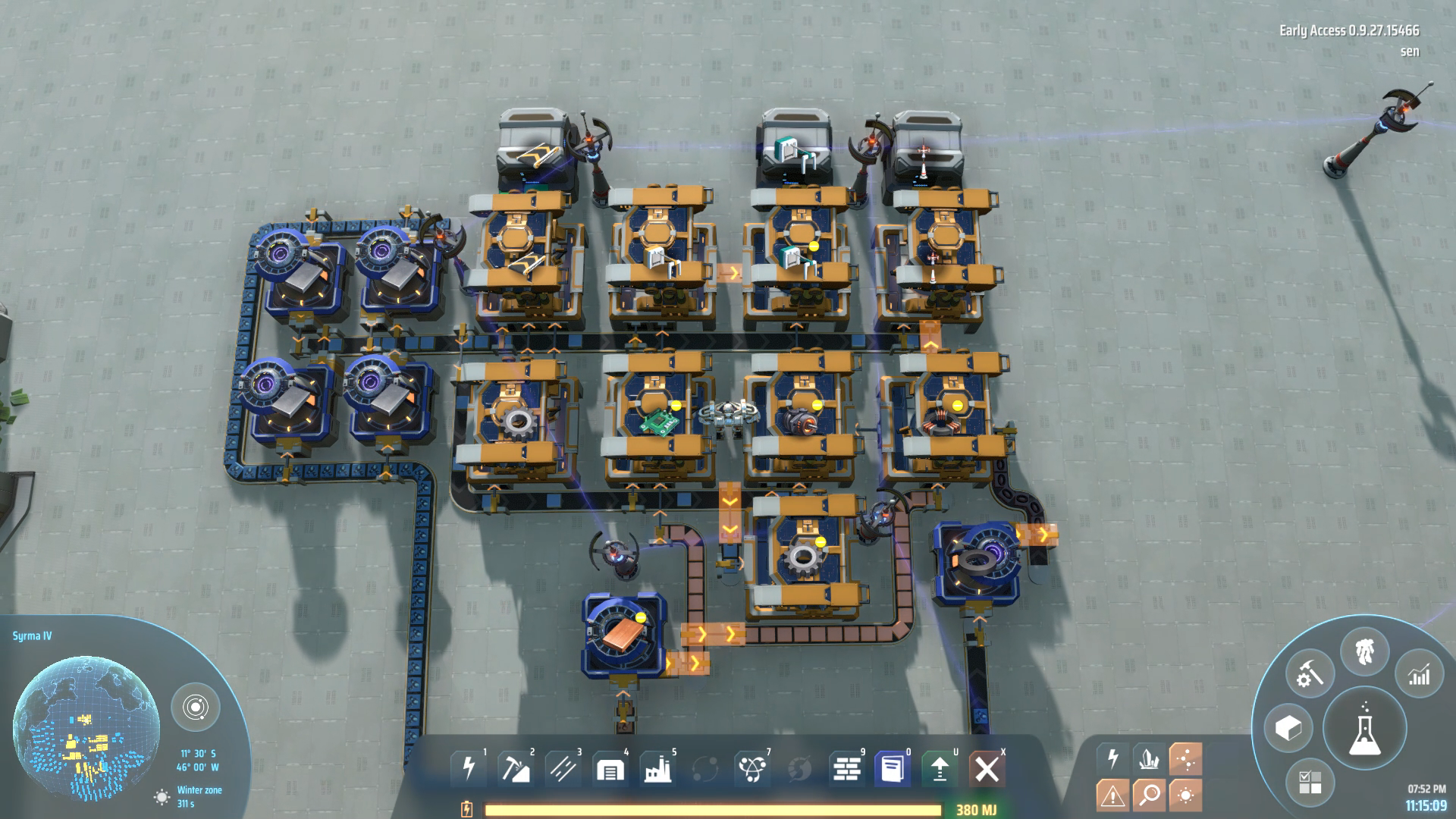Activate the upgrade arrow tool
Screen dimensions: 1456x819
[940, 769]
